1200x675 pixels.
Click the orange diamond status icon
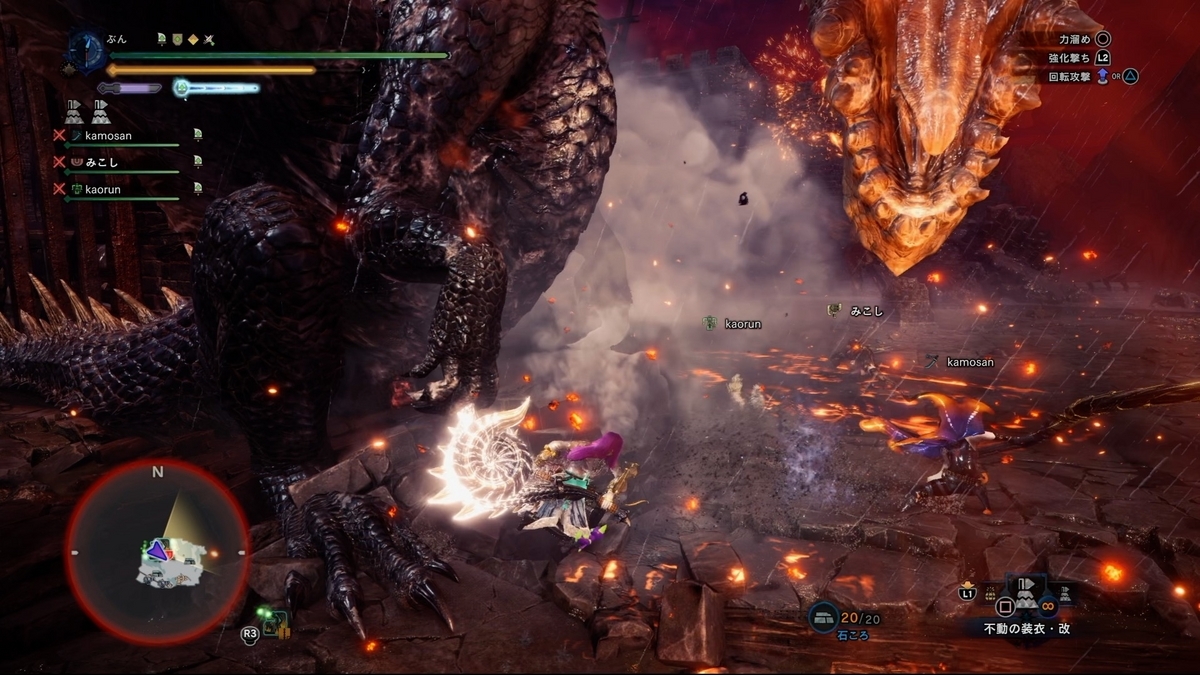tap(193, 40)
